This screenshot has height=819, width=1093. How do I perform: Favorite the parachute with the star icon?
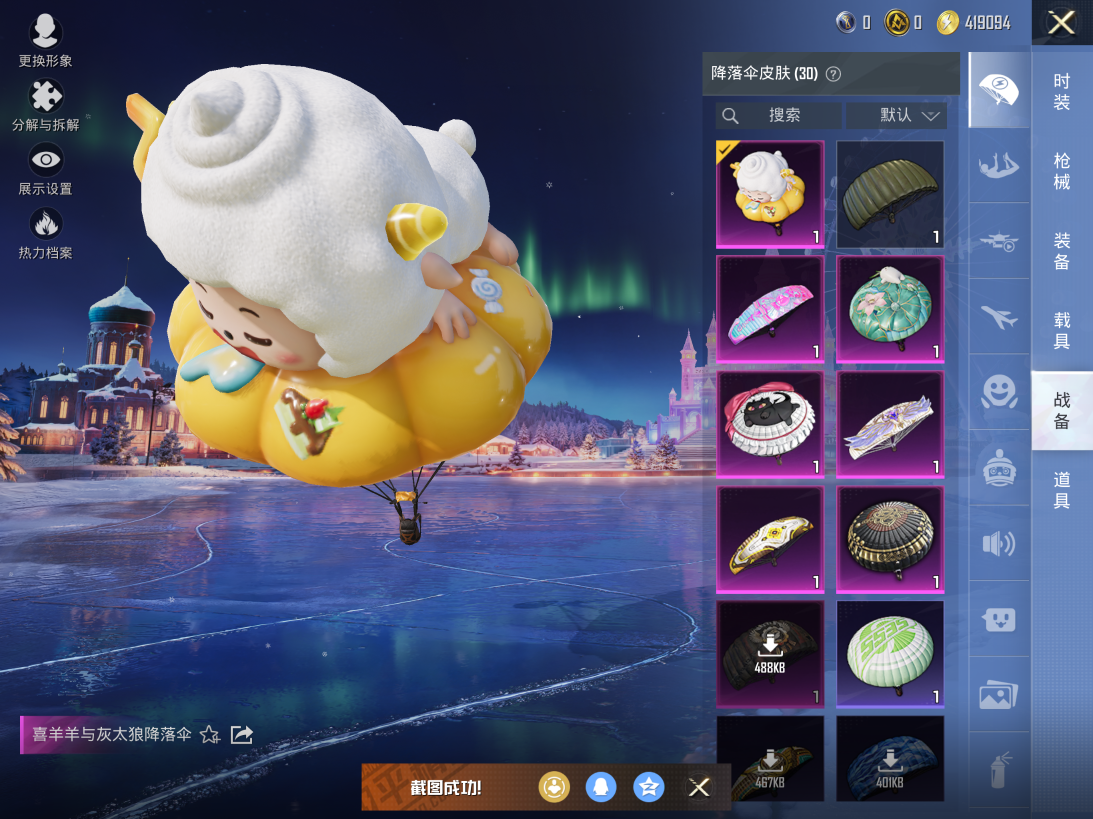pos(210,735)
